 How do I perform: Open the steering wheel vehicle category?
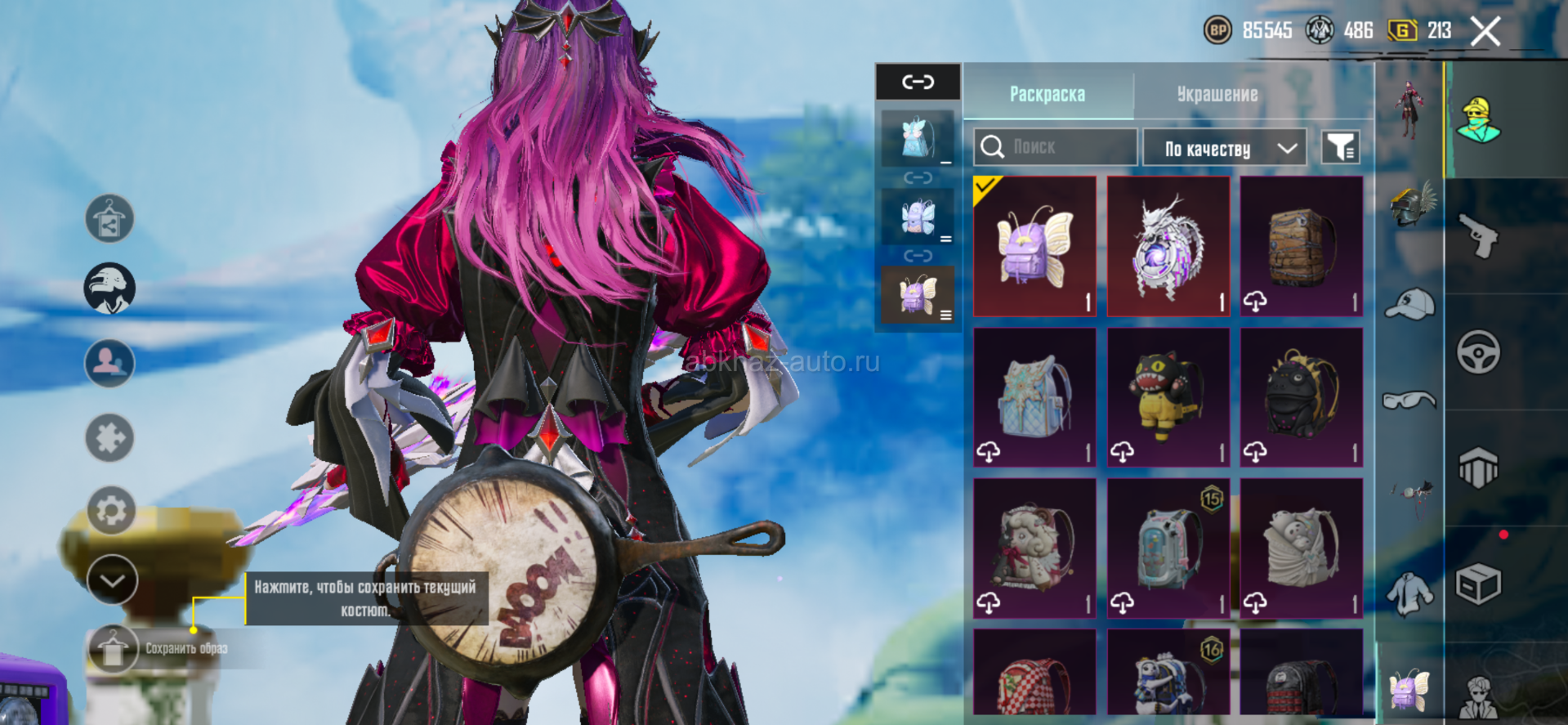tap(1478, 352)
